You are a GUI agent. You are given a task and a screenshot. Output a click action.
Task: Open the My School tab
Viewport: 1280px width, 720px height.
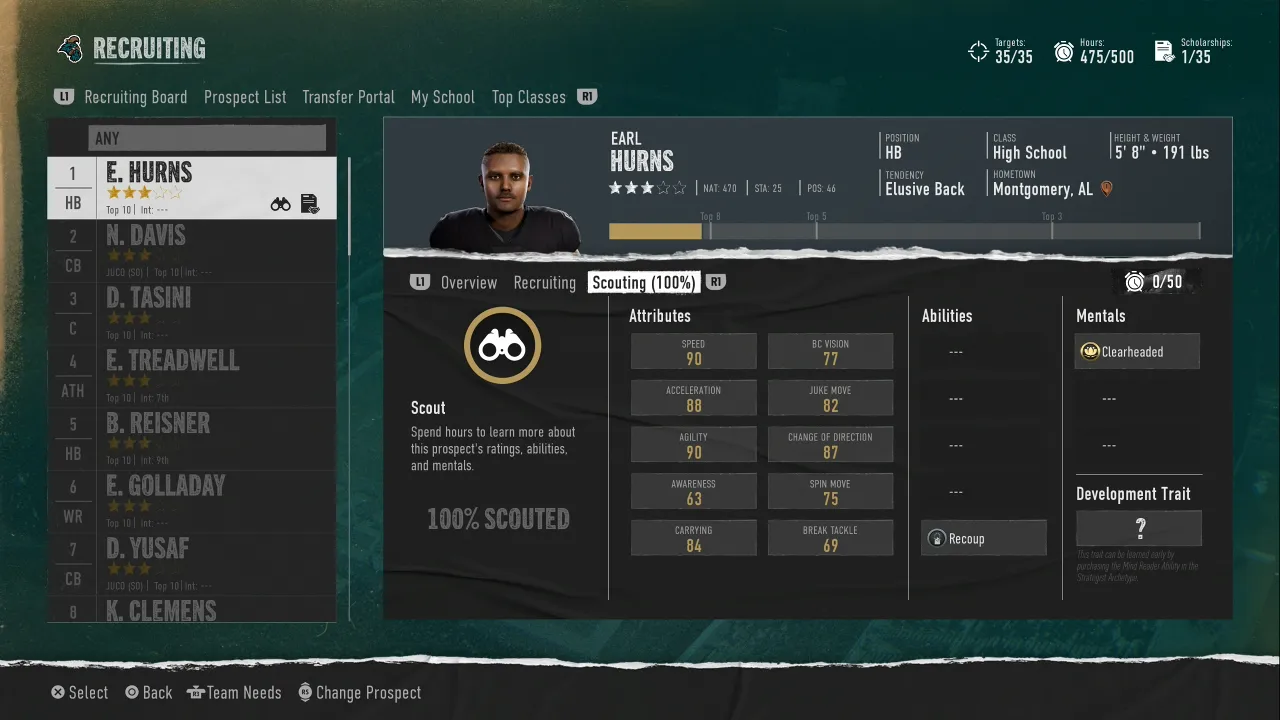point(442,97)
